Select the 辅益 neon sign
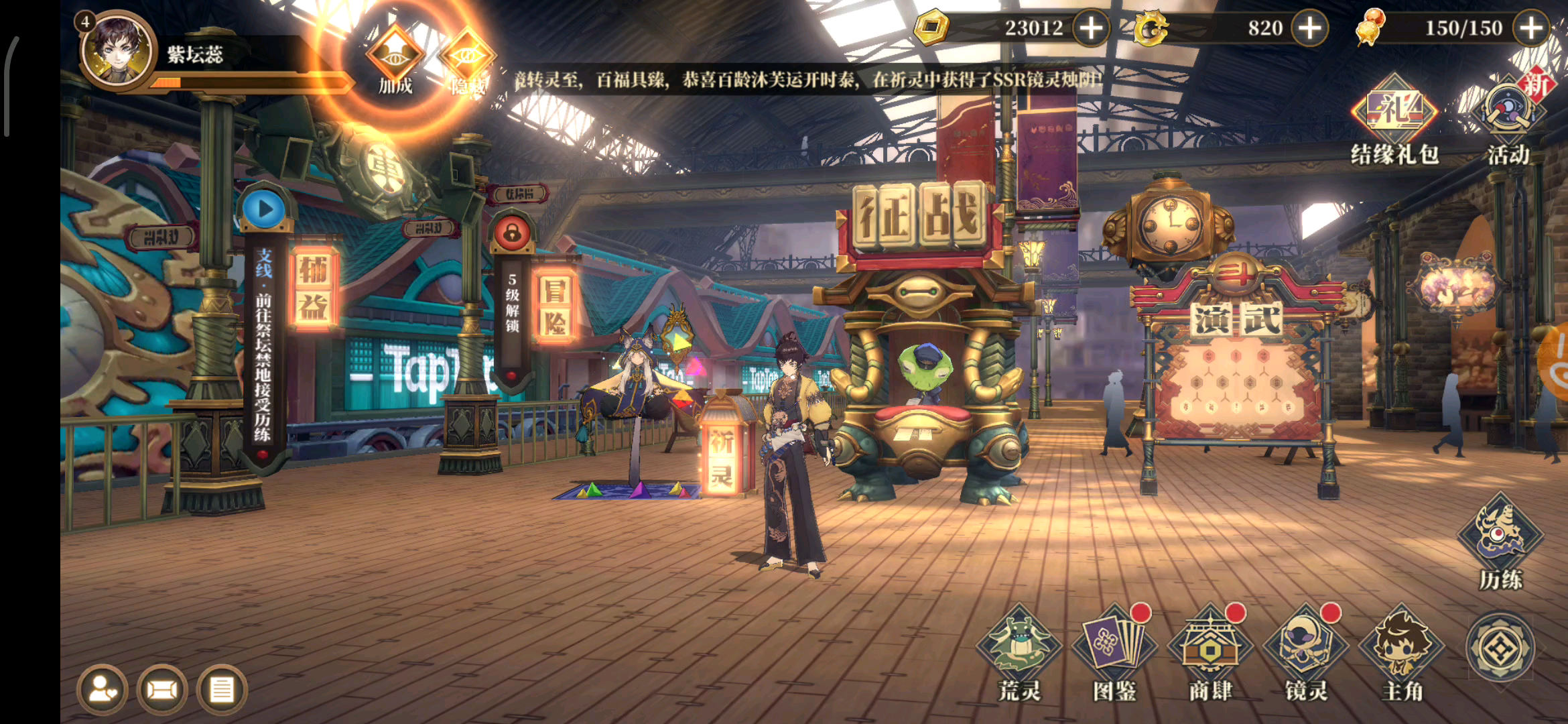This screenshot has width=1568, height=724. [x=314, y=288]
